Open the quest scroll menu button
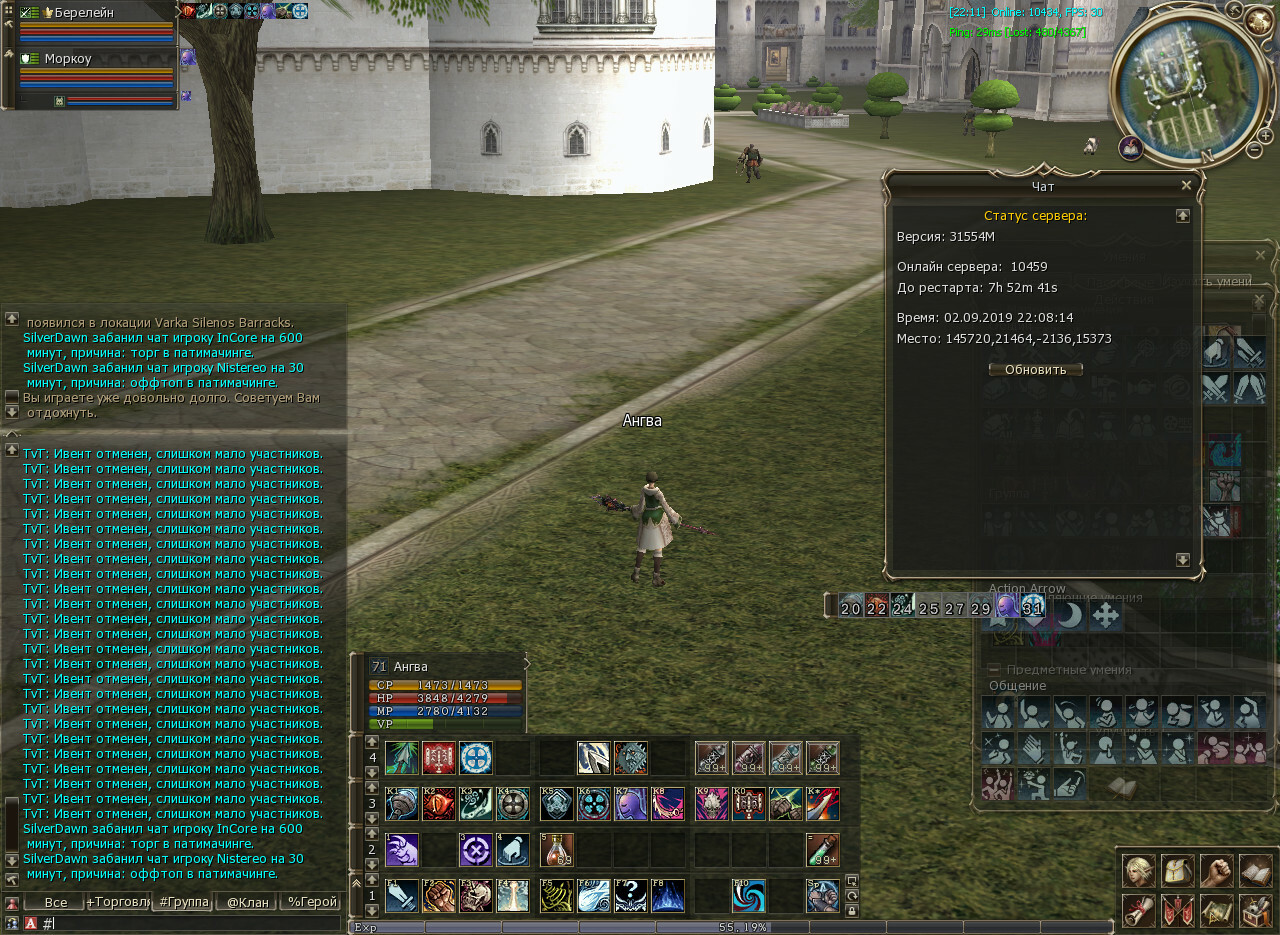Screen dimensions: 1280x935 point(1138,910)
